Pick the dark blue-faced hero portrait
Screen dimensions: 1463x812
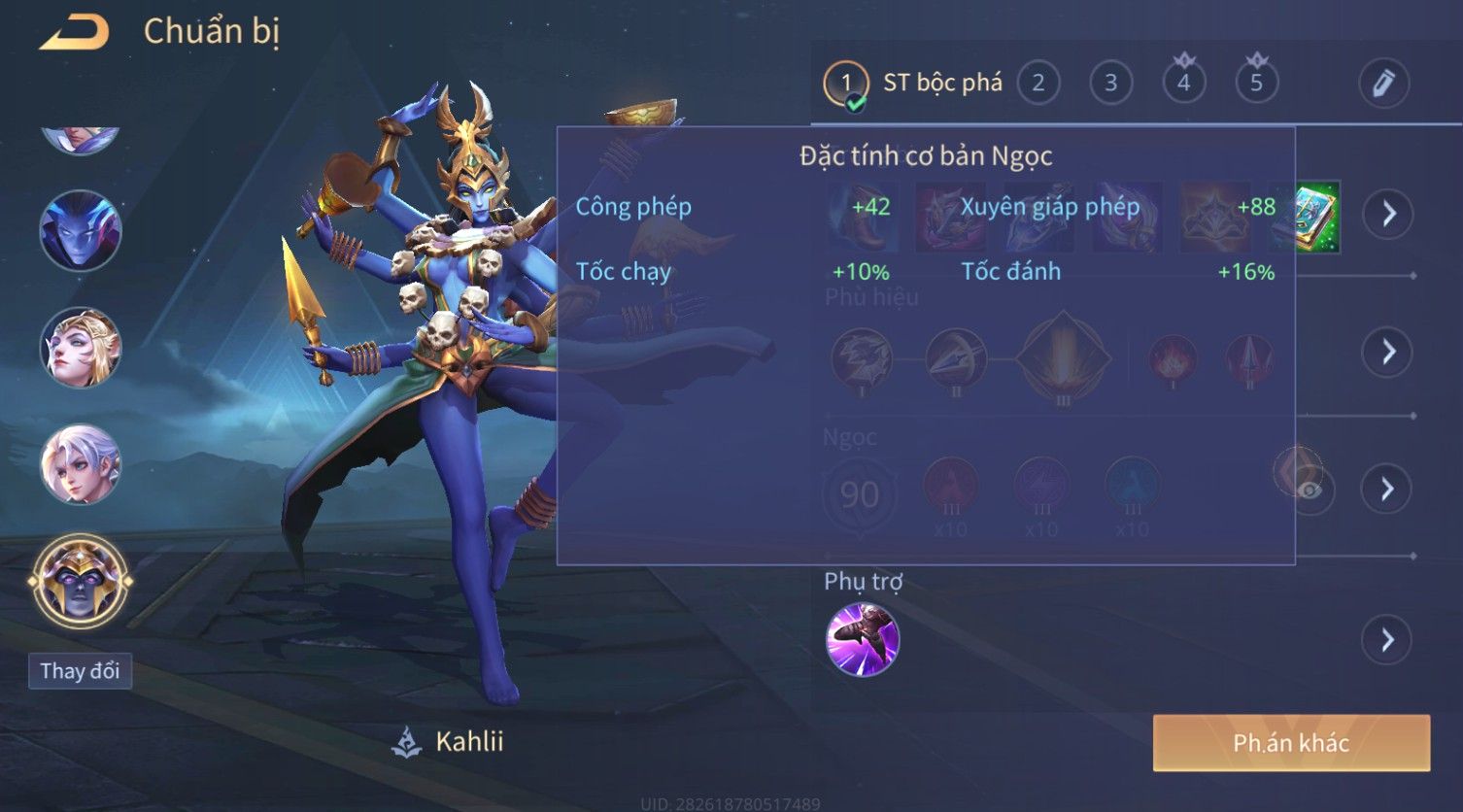point(81,231)
